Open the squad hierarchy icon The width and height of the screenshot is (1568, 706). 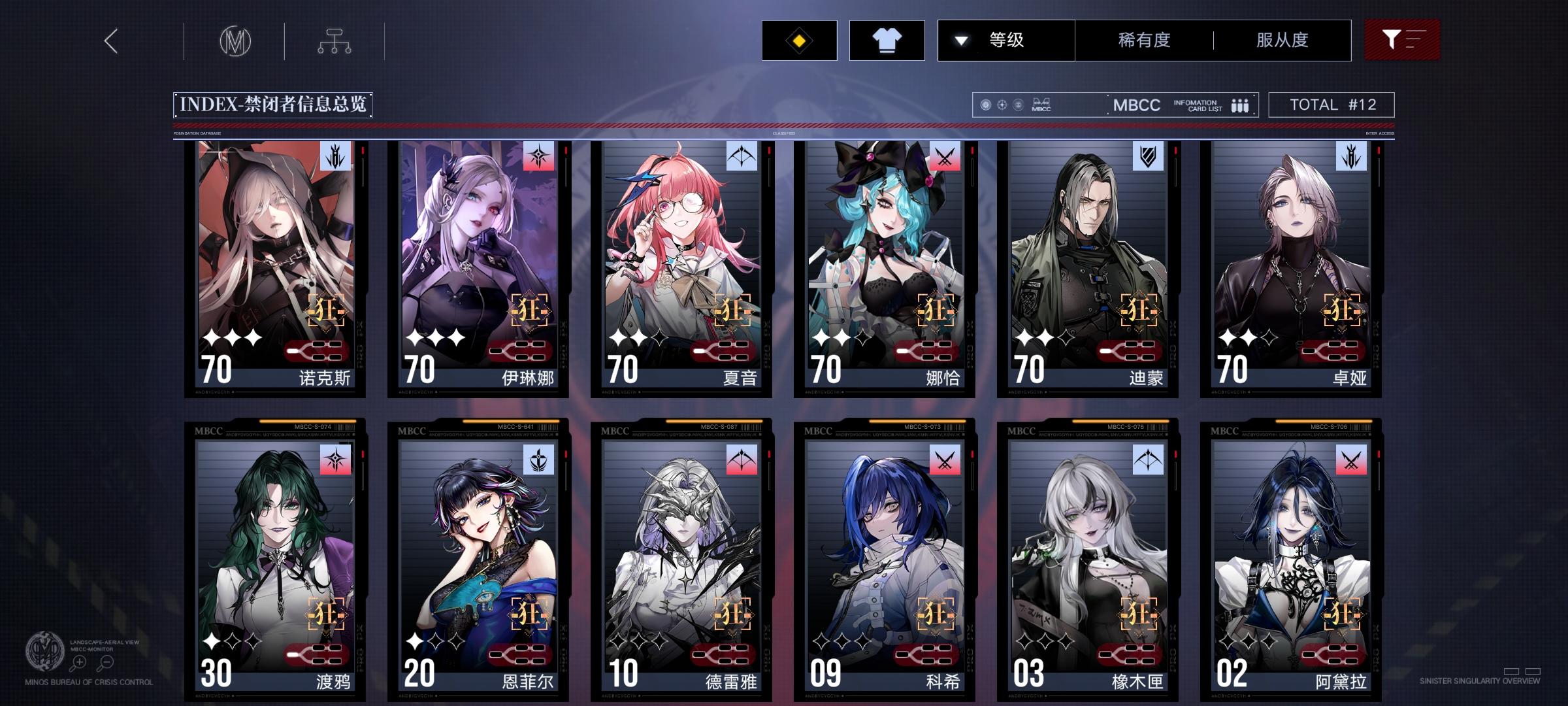tap(336, 41)
